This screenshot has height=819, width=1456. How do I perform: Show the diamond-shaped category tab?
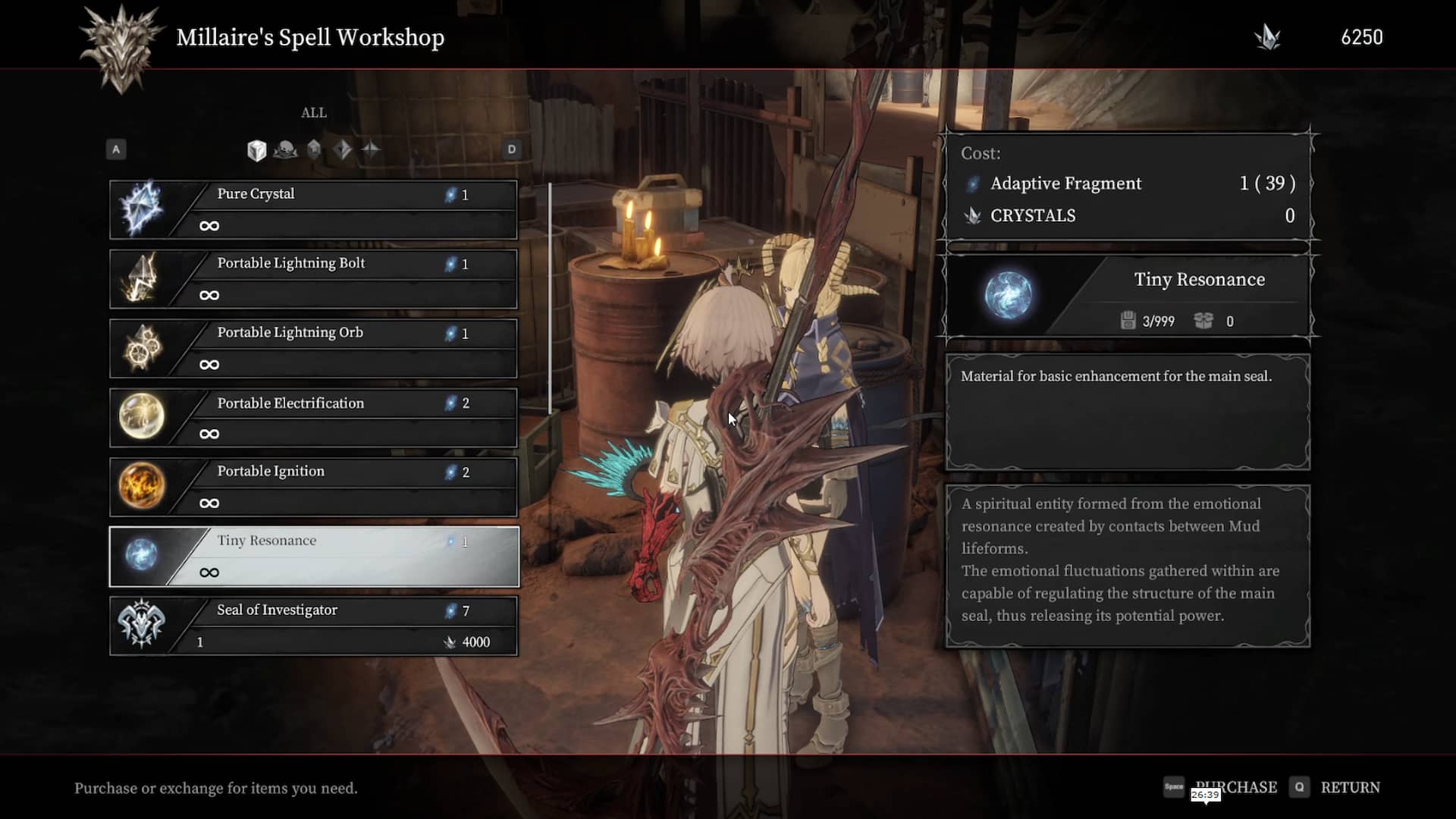click(x=342, y=149)
